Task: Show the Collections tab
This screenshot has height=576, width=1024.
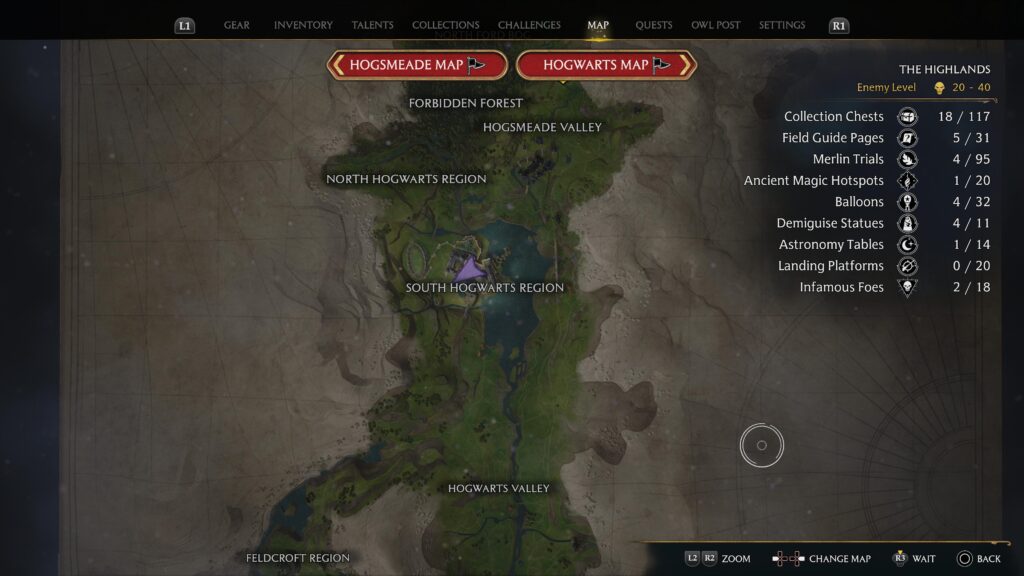Action: [x=445, y=25]
